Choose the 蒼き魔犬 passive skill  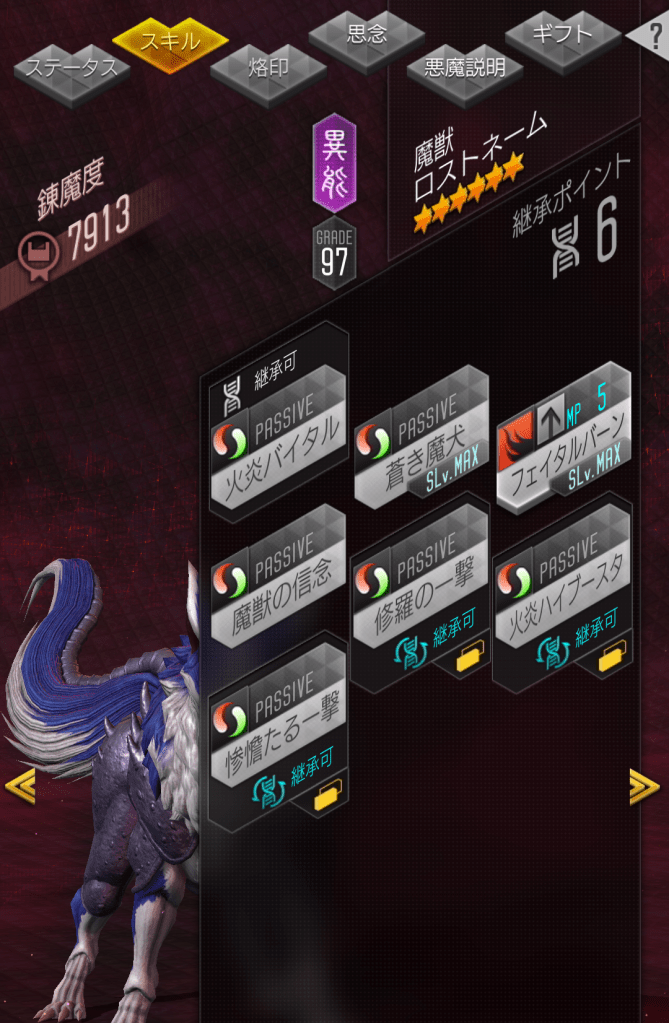(x=419, y=440)
